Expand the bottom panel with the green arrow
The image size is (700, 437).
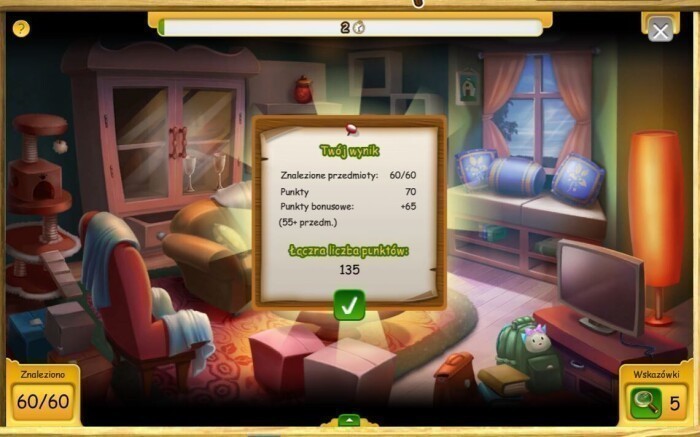tap(349, 420)
